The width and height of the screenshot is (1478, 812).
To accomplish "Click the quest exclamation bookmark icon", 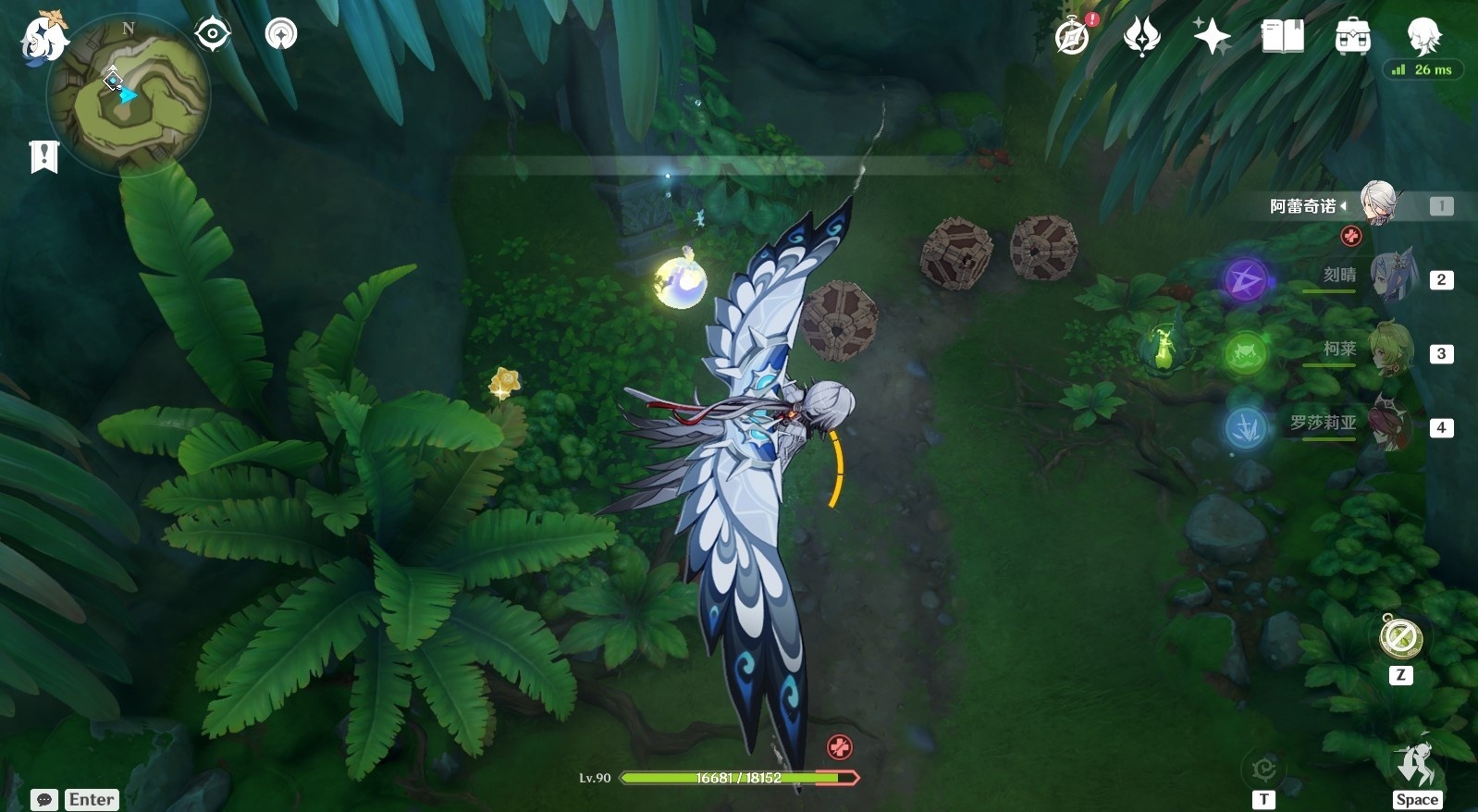I will (x=43, y=157).
